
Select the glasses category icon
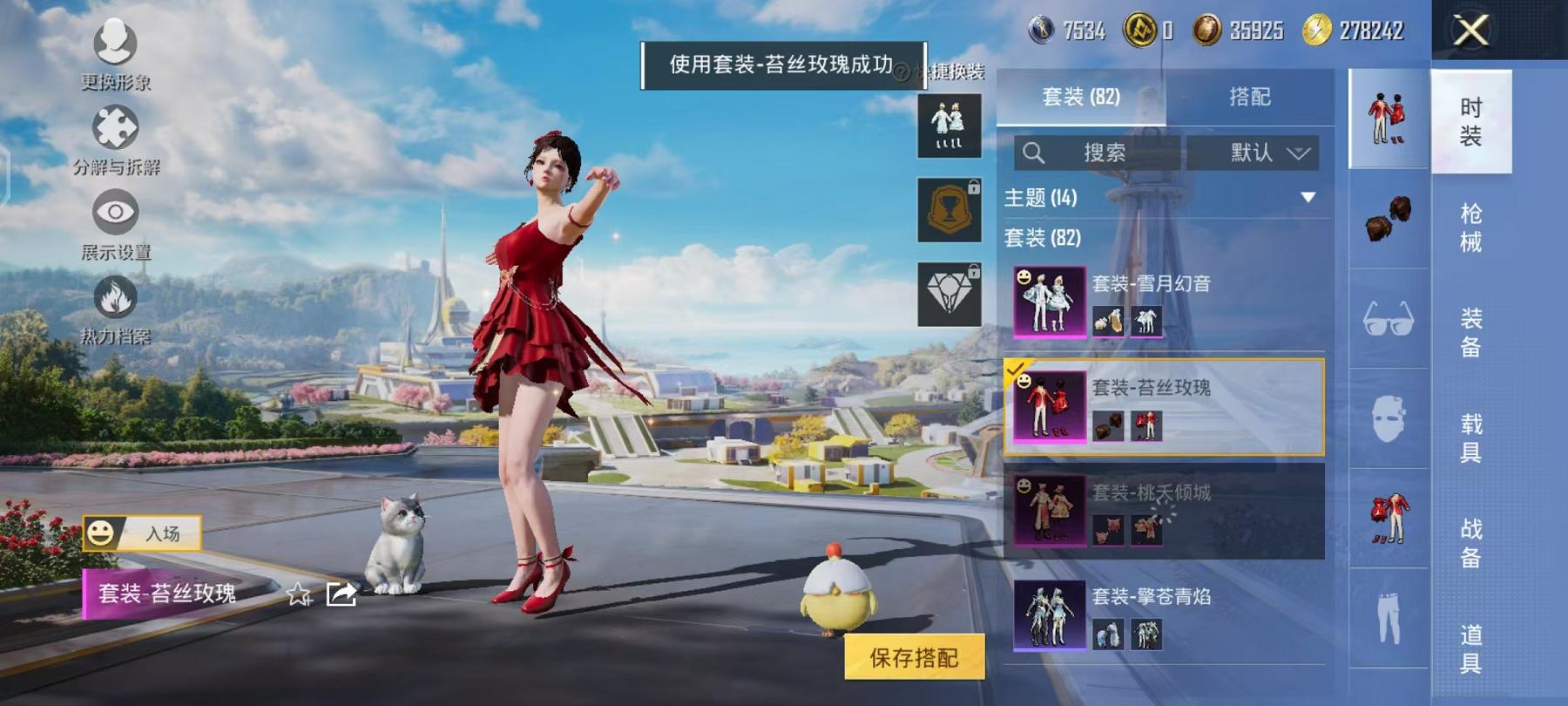[1389, 318]
